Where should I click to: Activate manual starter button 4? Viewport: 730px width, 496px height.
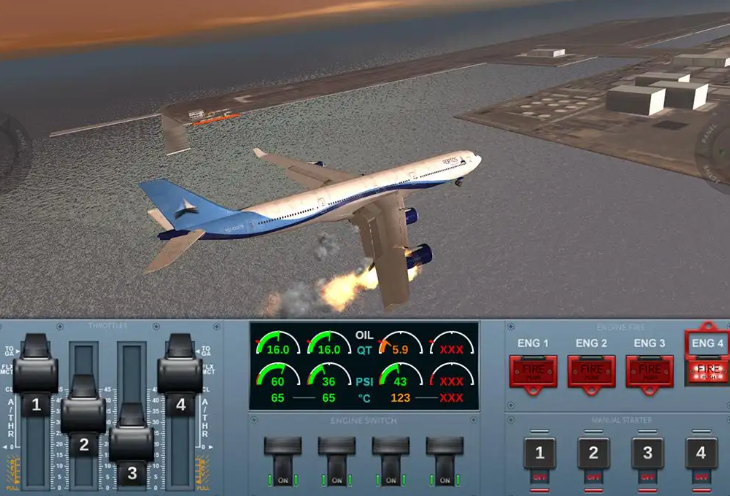point(700,453)
